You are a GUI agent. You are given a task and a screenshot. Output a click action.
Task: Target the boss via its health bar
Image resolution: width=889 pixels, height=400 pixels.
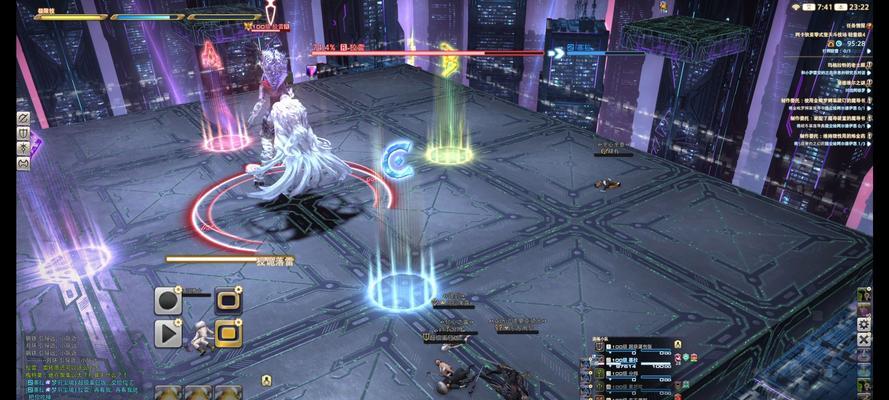[x=420, y=53]
